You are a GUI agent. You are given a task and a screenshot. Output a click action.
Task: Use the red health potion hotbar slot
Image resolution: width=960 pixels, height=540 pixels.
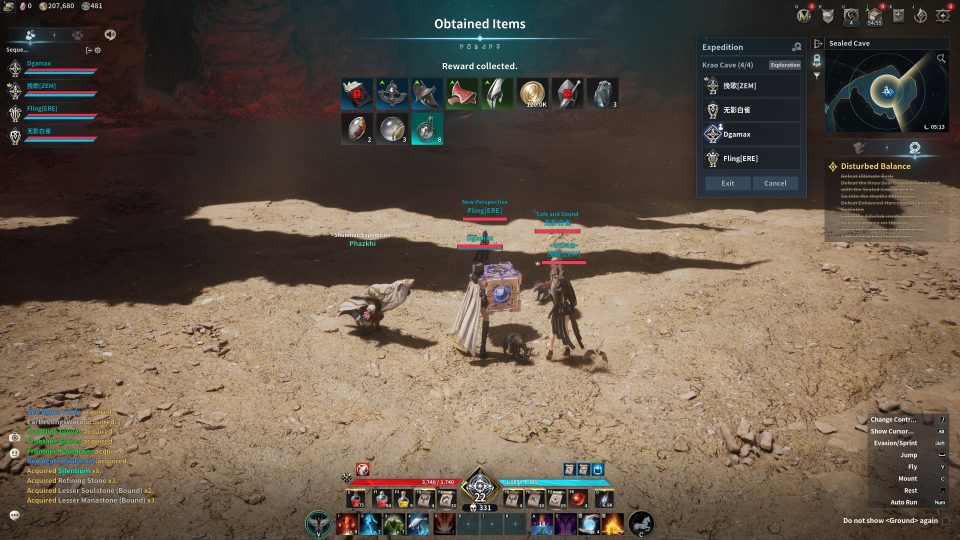point(356,498)
